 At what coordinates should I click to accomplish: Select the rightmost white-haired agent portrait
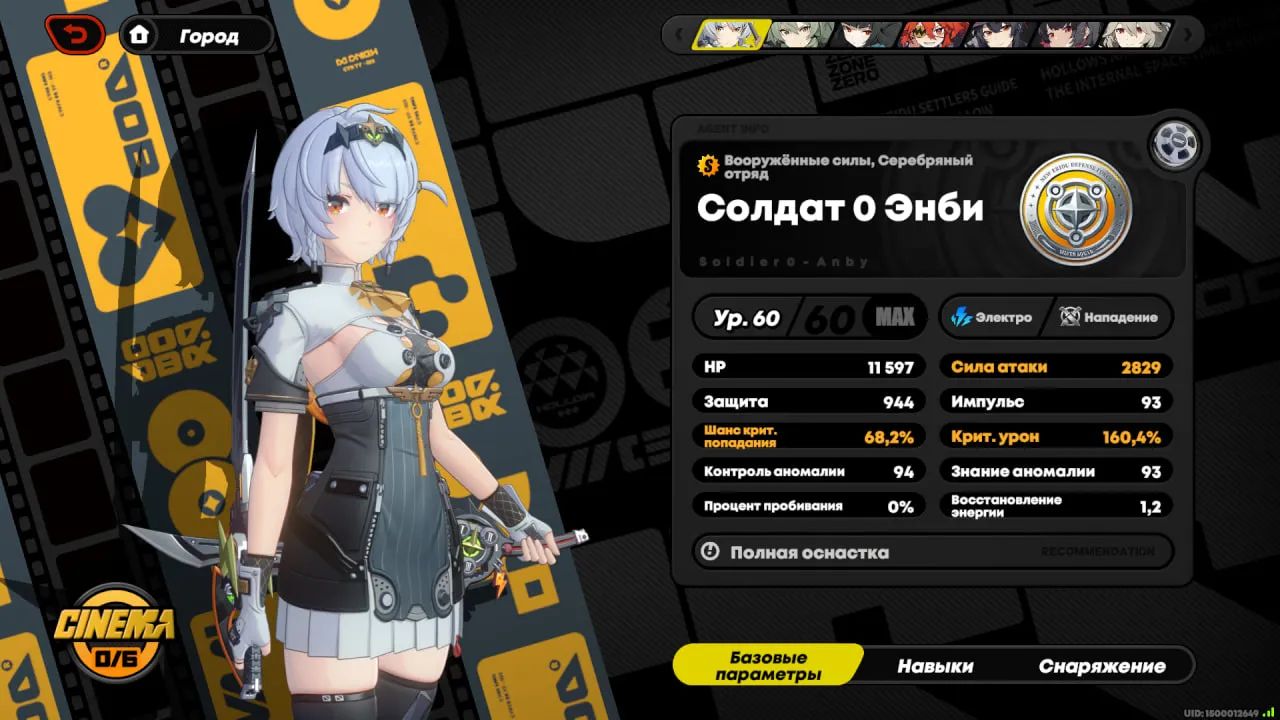click(x=1135, y=35)
